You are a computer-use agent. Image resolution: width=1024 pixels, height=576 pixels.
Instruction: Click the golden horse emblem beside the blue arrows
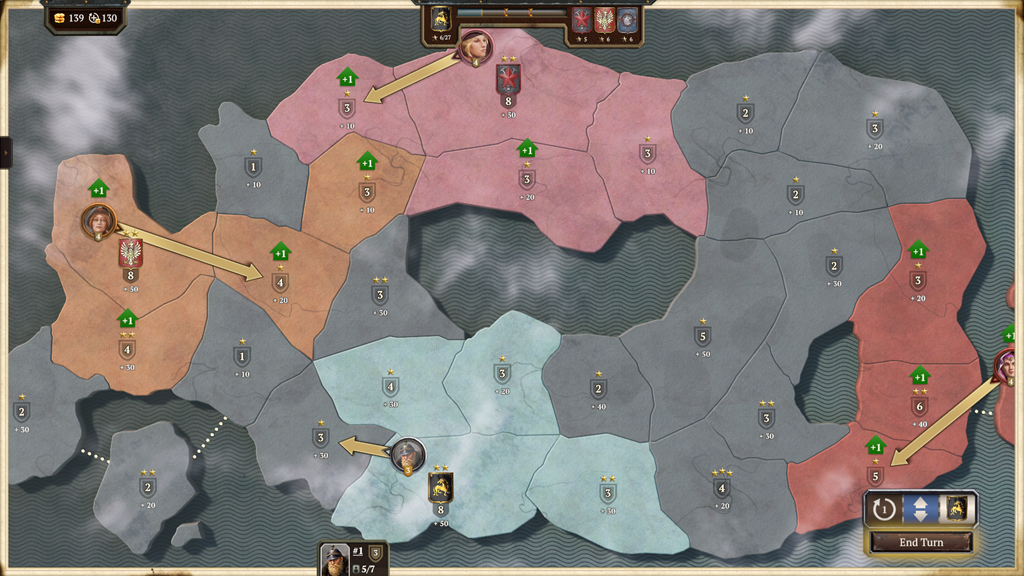pos(957,509)
